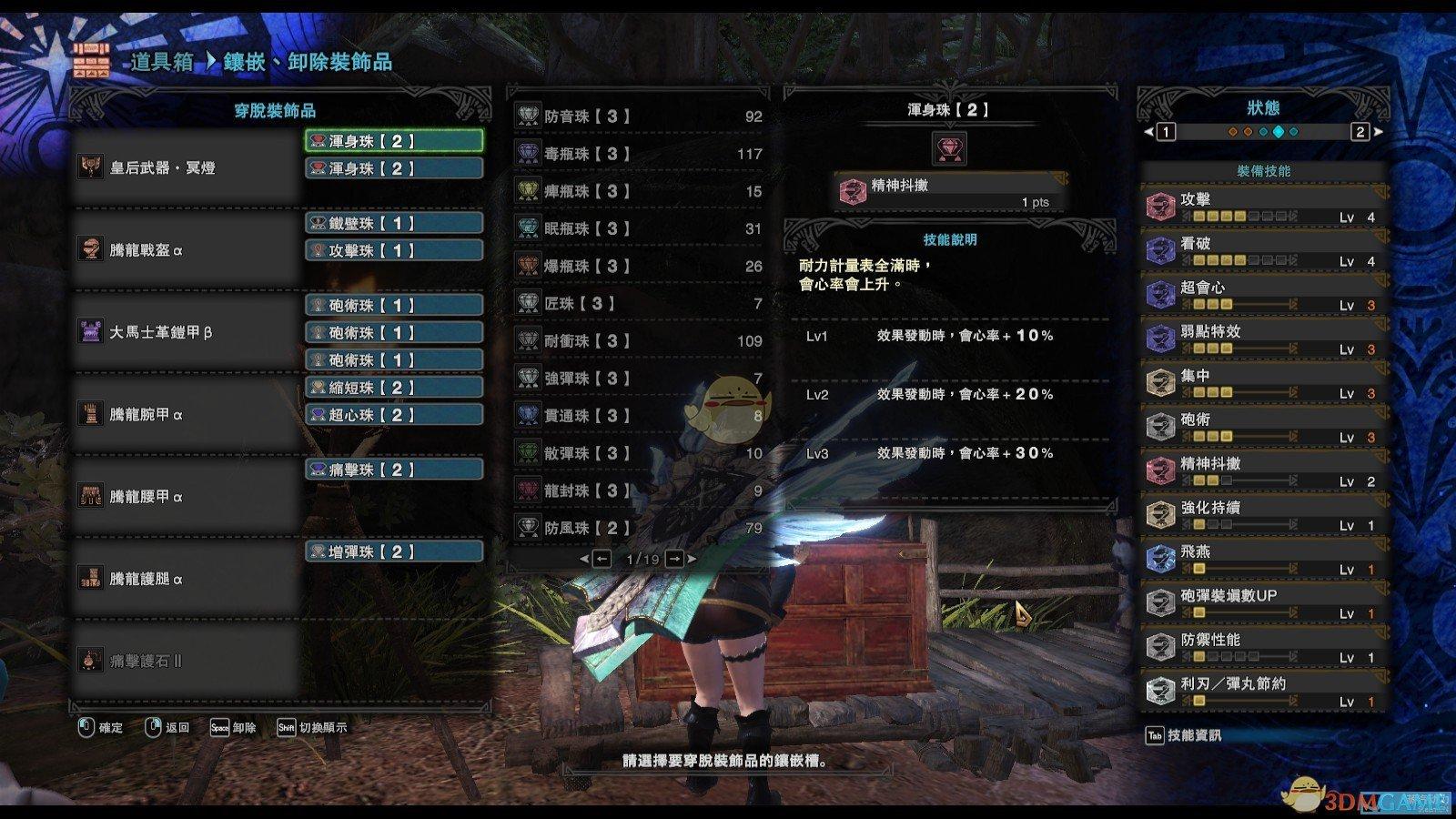The image size is (1456, 819).
Task: Pick 防音珠【3】 from the decoration list
Action: (639, 116)
